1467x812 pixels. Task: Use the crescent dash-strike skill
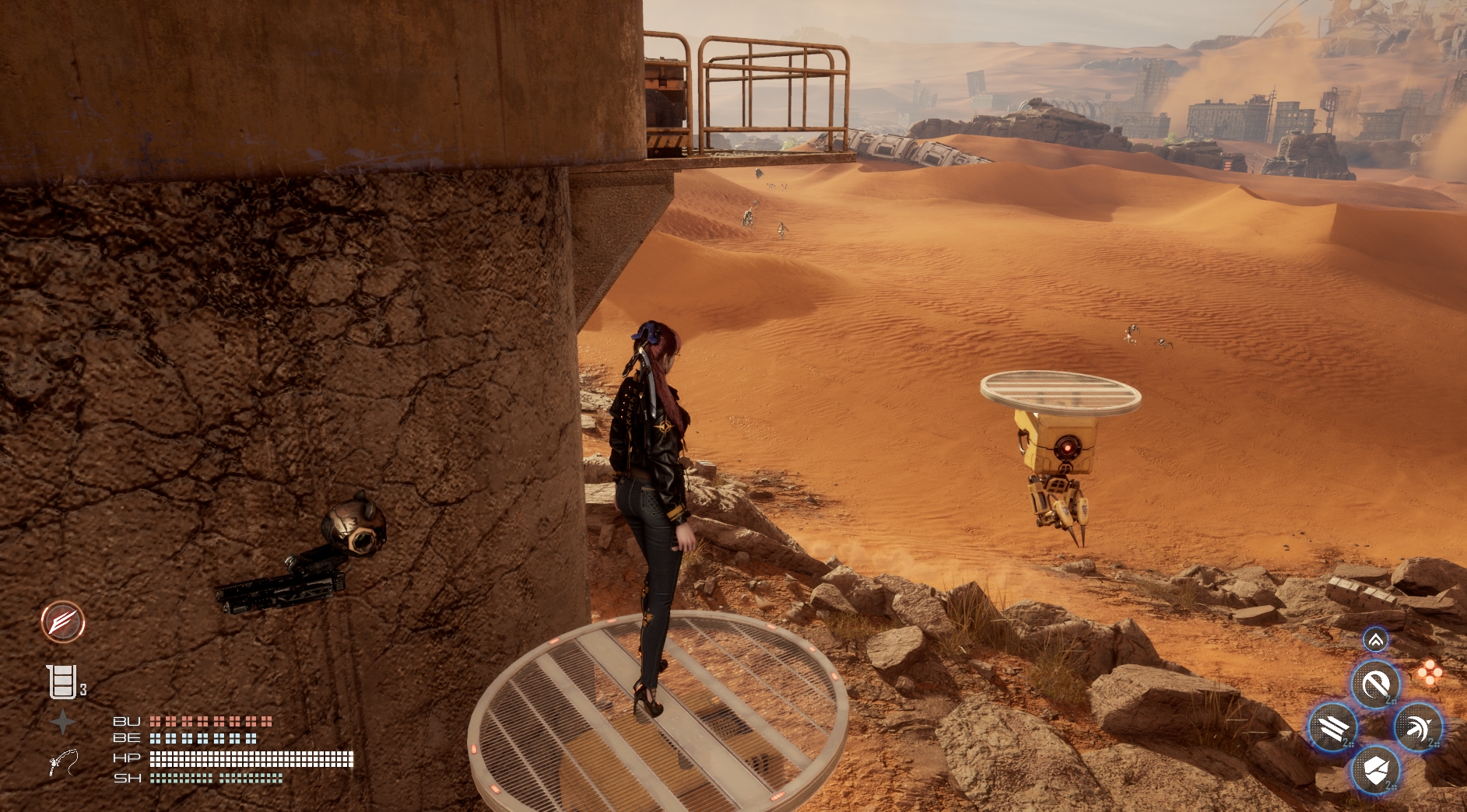point(1418,728)
